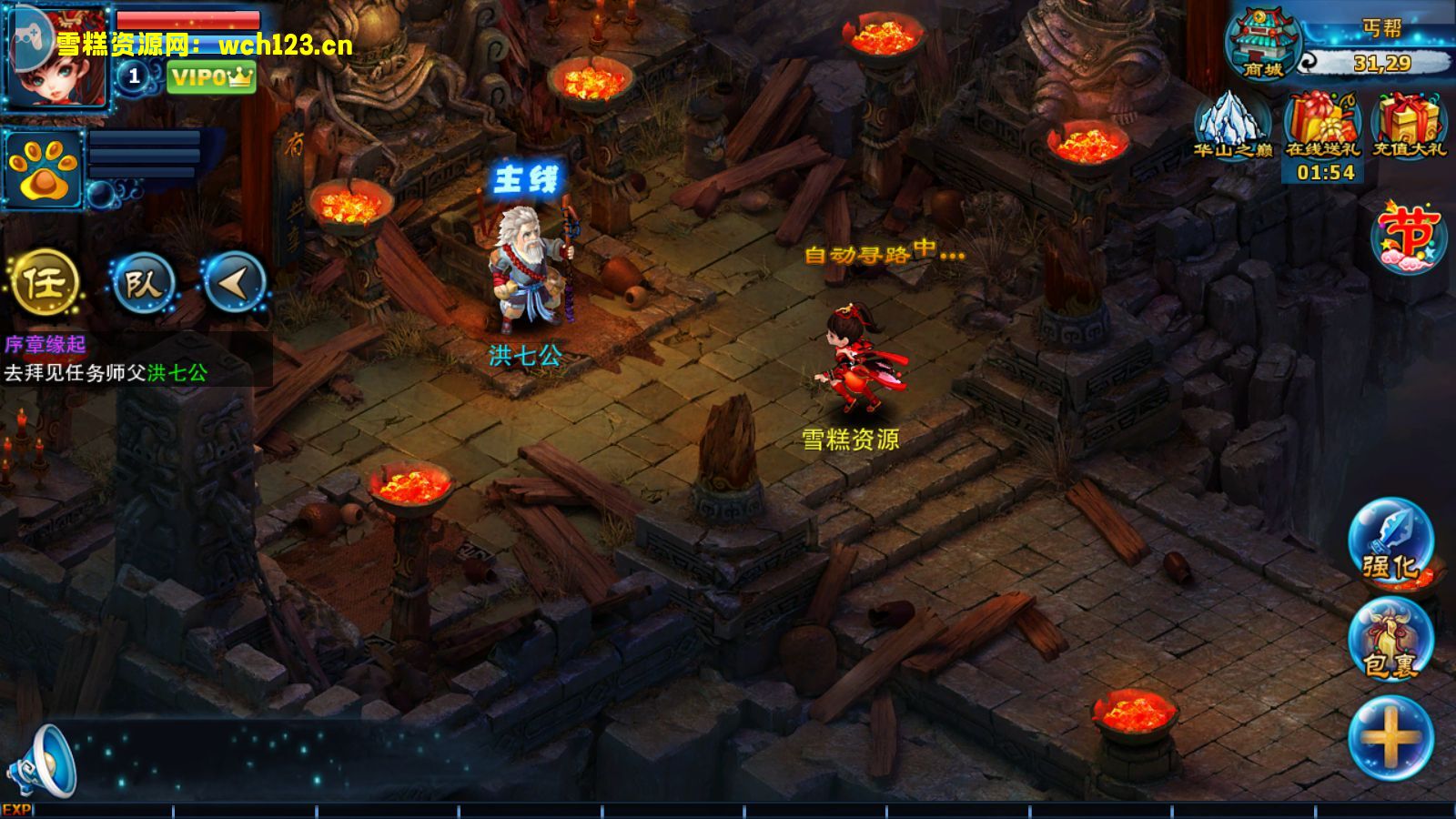Viewport: 1456px width, 819px height.
Task: Open the 强化 enhancement menu
Action: [x=1390, y=543]
